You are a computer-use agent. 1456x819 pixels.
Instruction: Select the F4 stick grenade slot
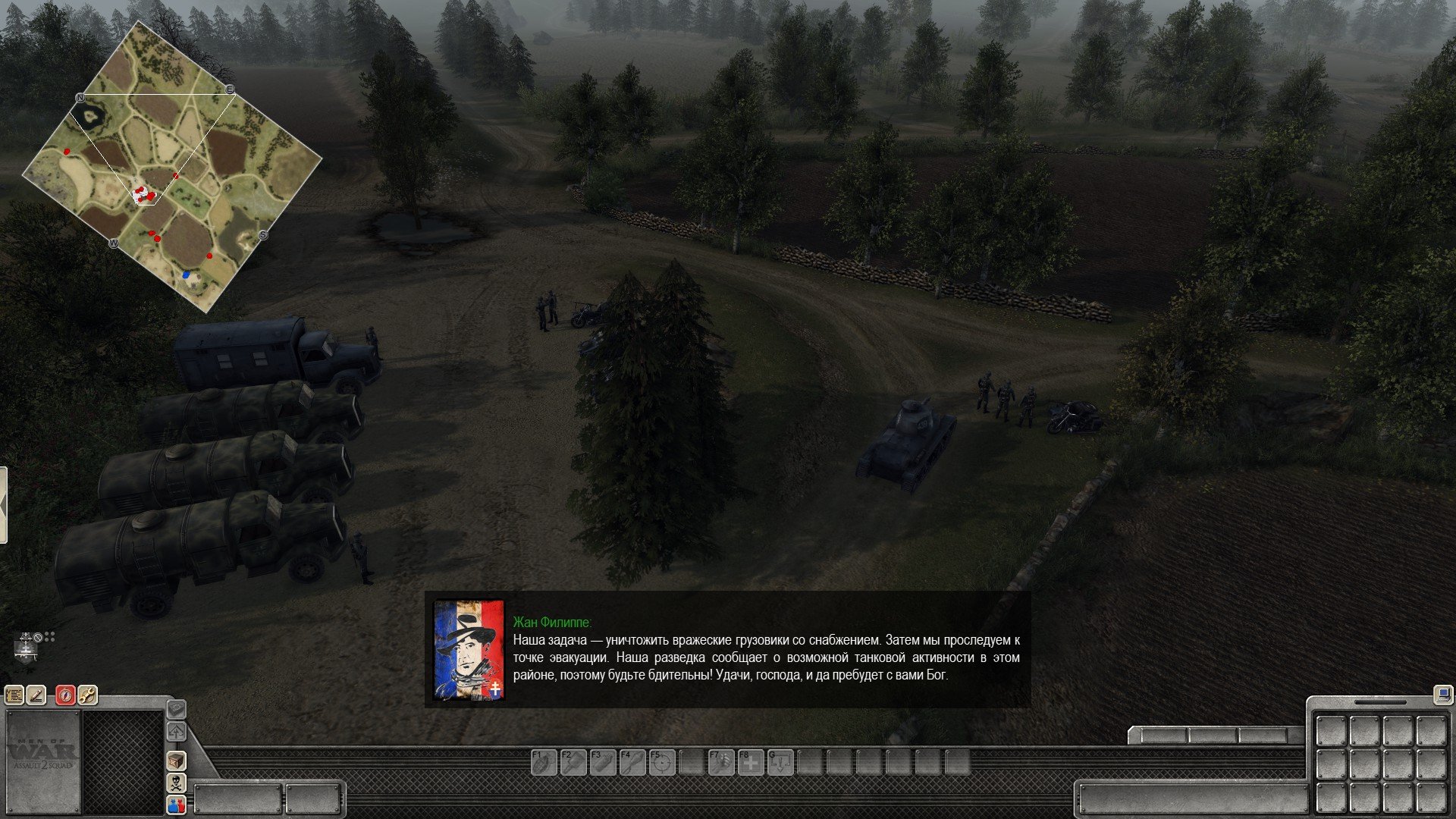[x=631, y=762]
